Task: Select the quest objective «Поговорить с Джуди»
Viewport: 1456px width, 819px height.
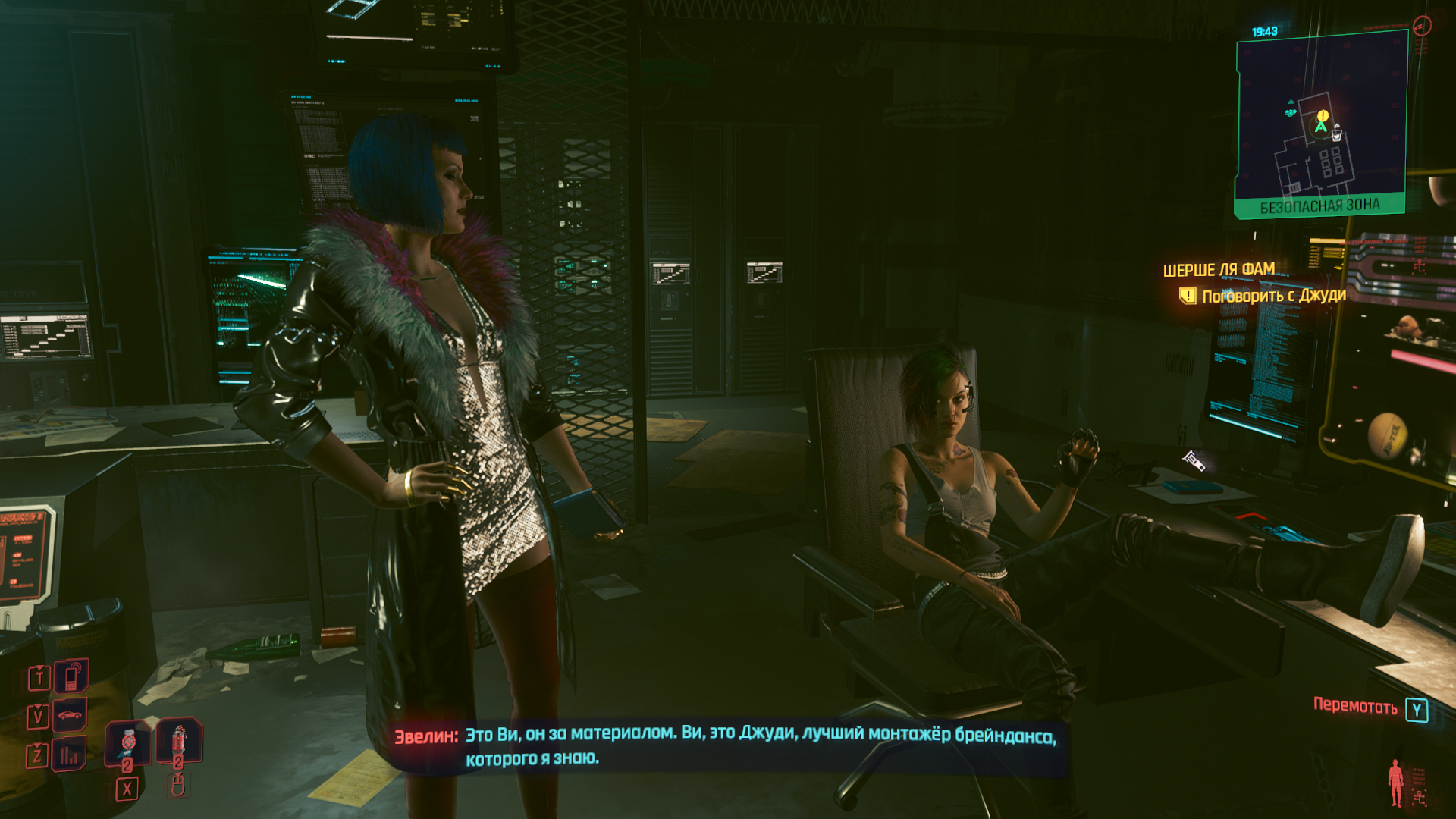Action: point(1273,296)
